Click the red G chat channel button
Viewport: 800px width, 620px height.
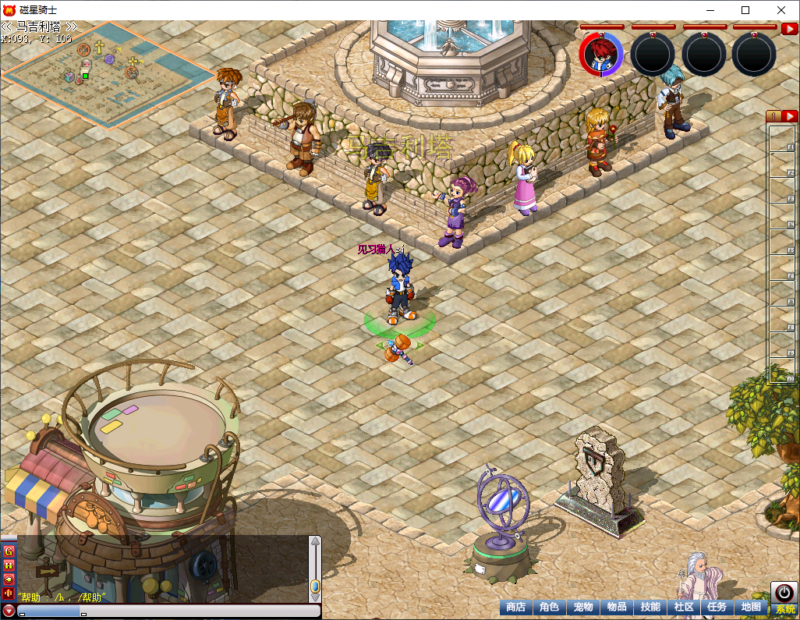pyautogui.click(x=9, y=551)
